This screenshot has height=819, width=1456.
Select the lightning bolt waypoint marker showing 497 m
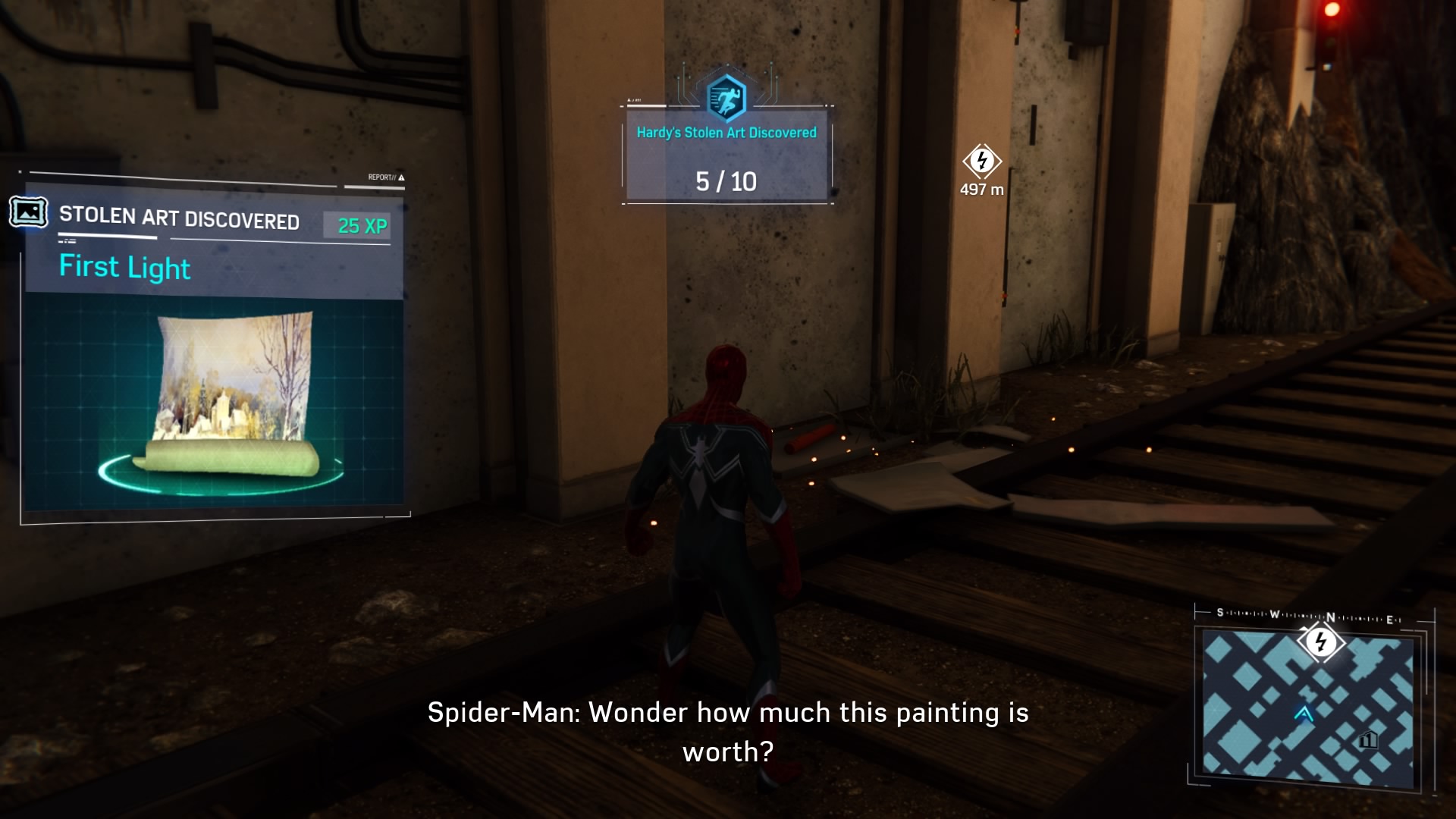point(982,161)
